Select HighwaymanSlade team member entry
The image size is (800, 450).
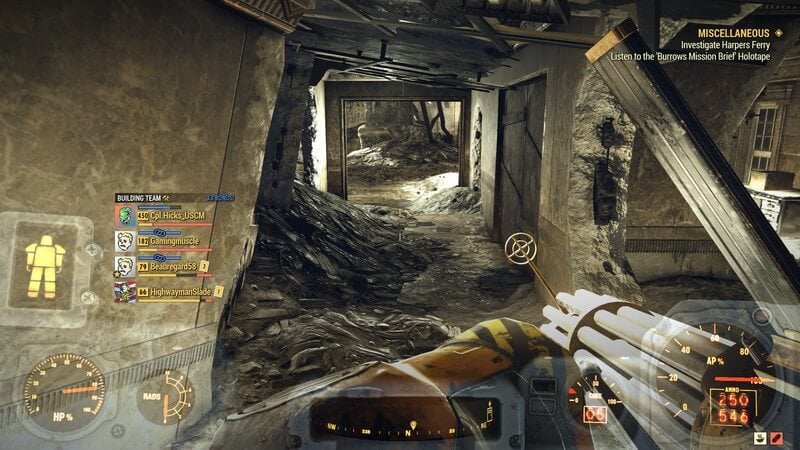[180, 291]
